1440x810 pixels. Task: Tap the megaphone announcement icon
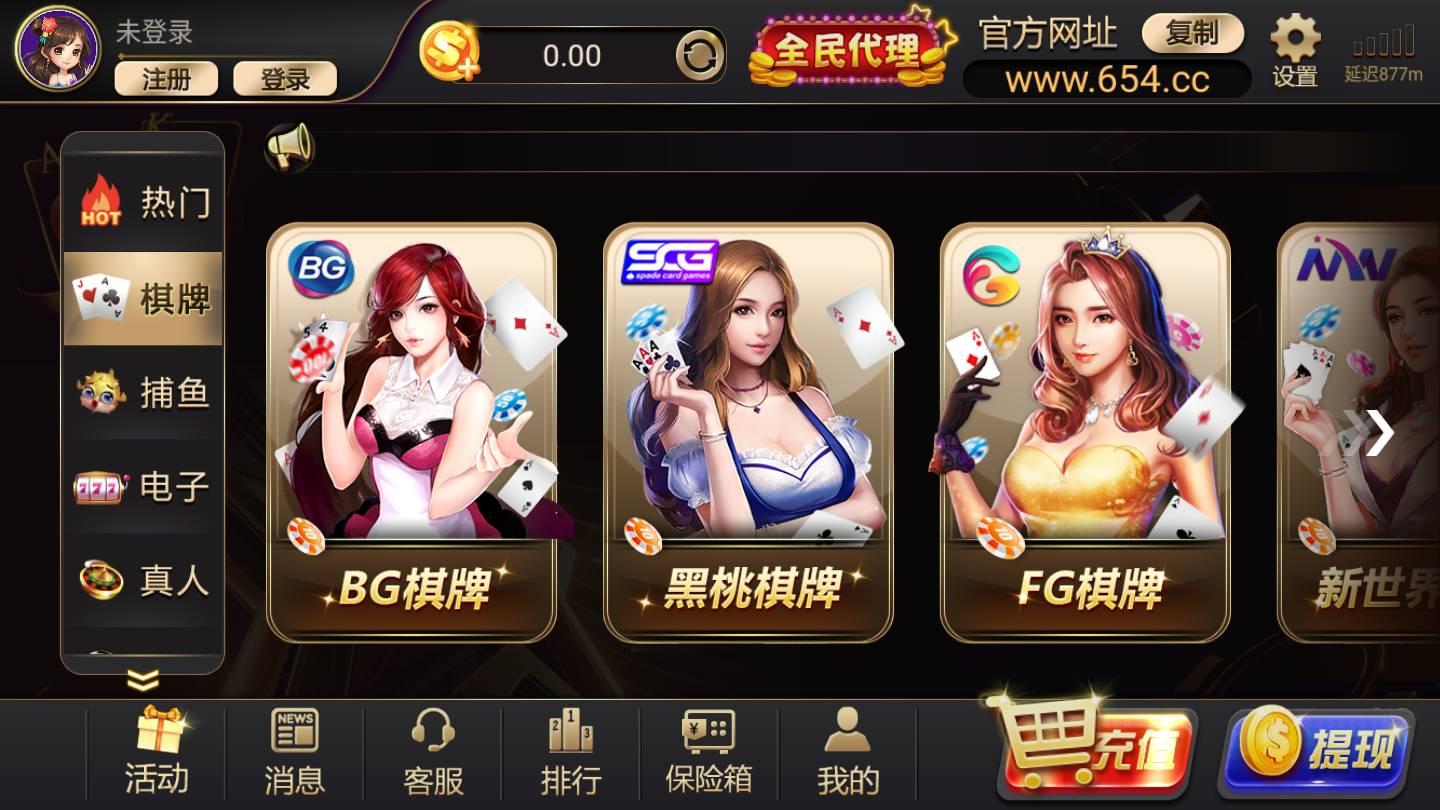289,145
